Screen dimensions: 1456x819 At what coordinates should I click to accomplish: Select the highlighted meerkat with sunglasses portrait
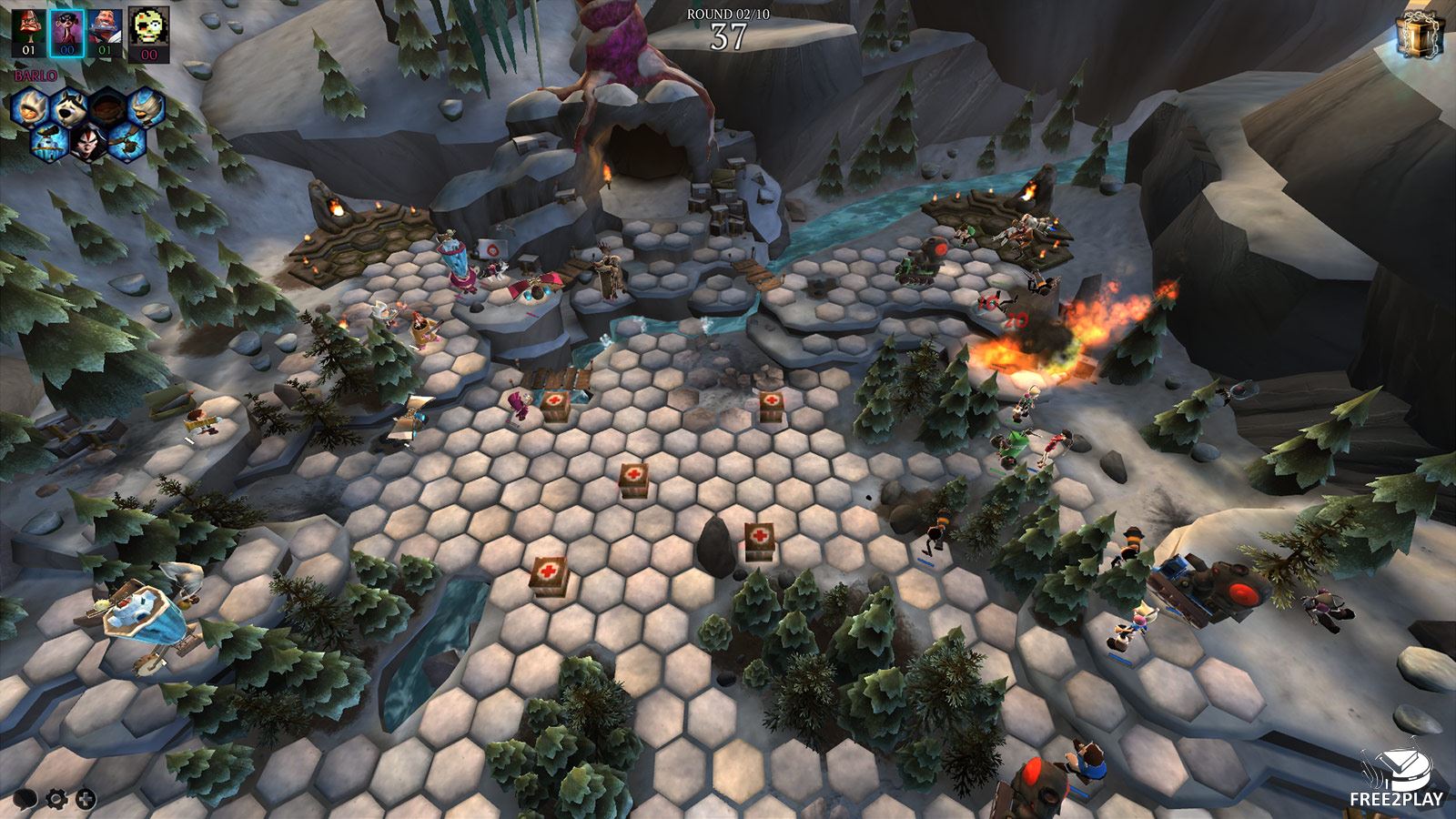(66, 26)
